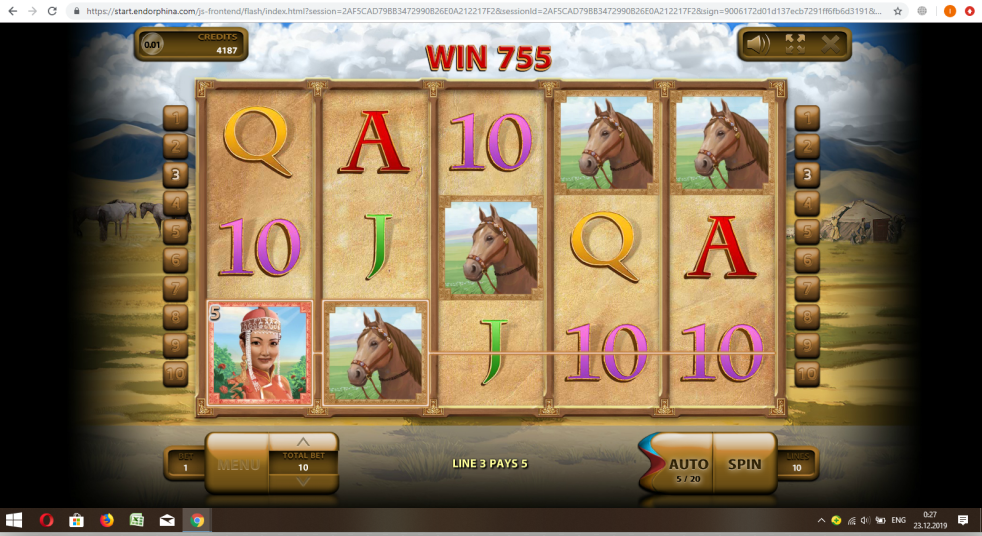Spin the slot reels
This screenshot has height=536, width=982.
744,464
